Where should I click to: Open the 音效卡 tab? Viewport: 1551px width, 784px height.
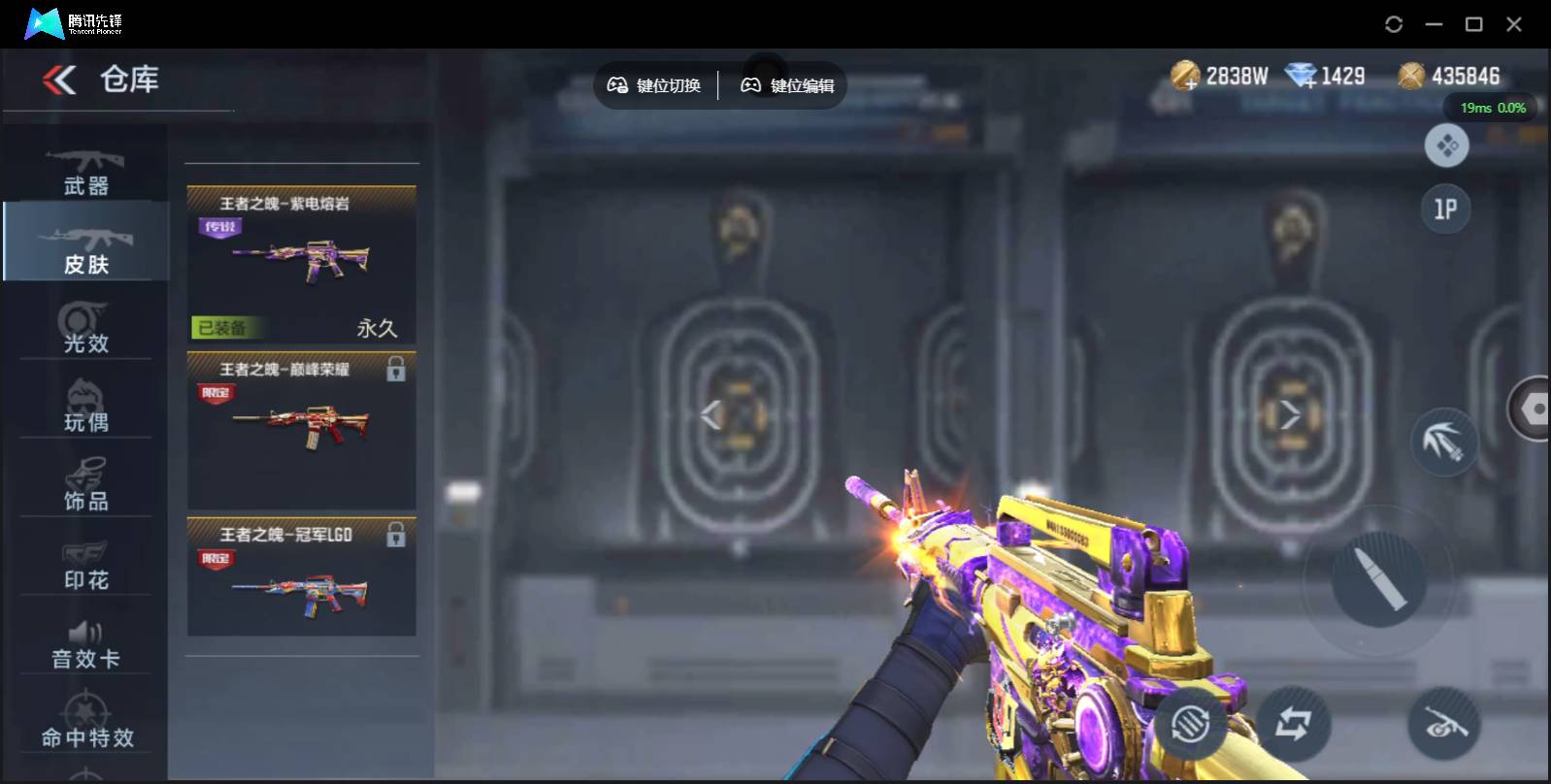85,643
